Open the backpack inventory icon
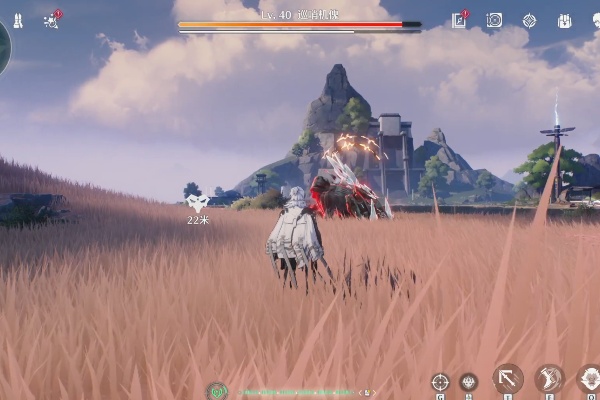600x400 pixels. 564,20
